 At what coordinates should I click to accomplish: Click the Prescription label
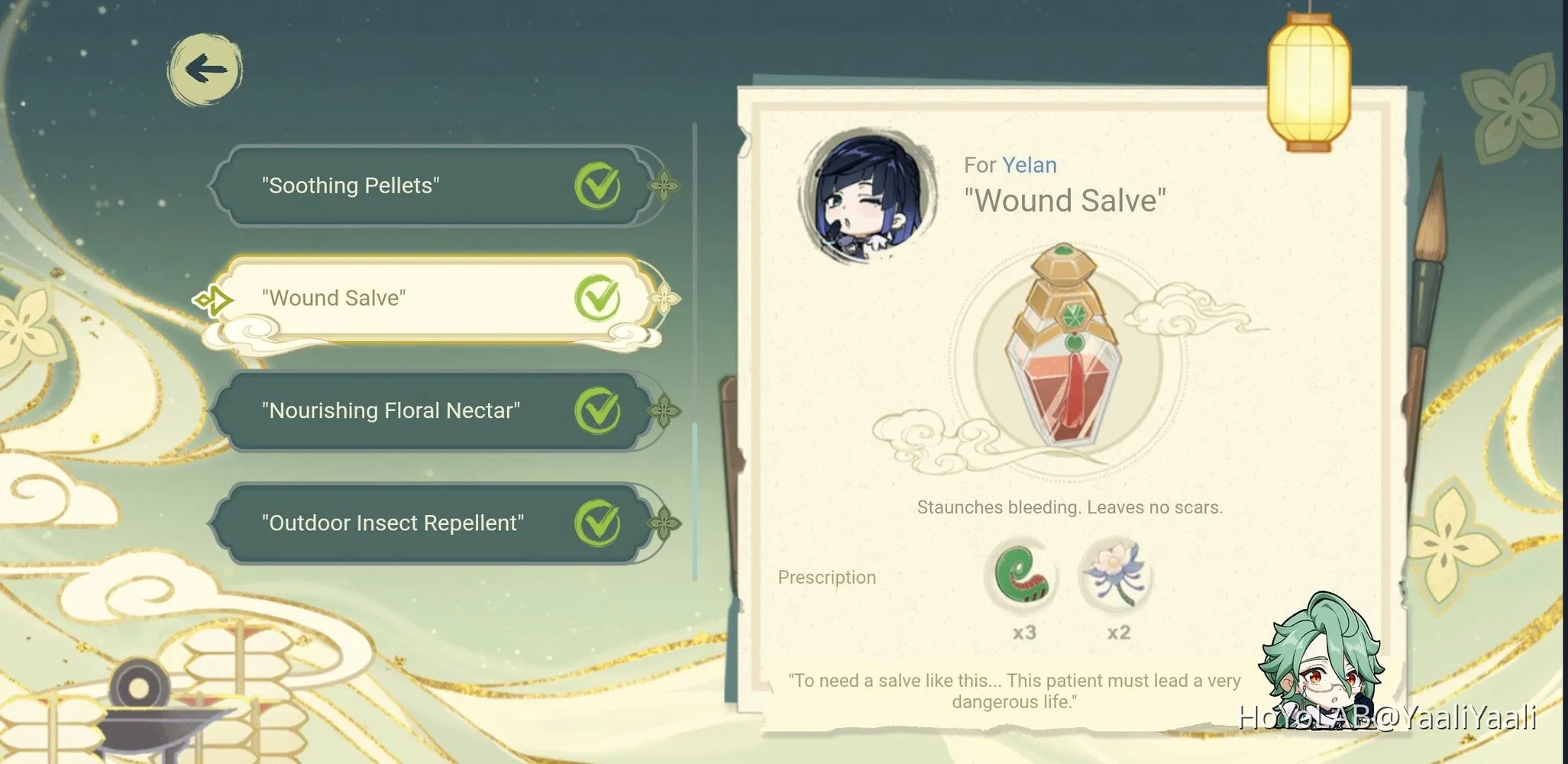826,578
